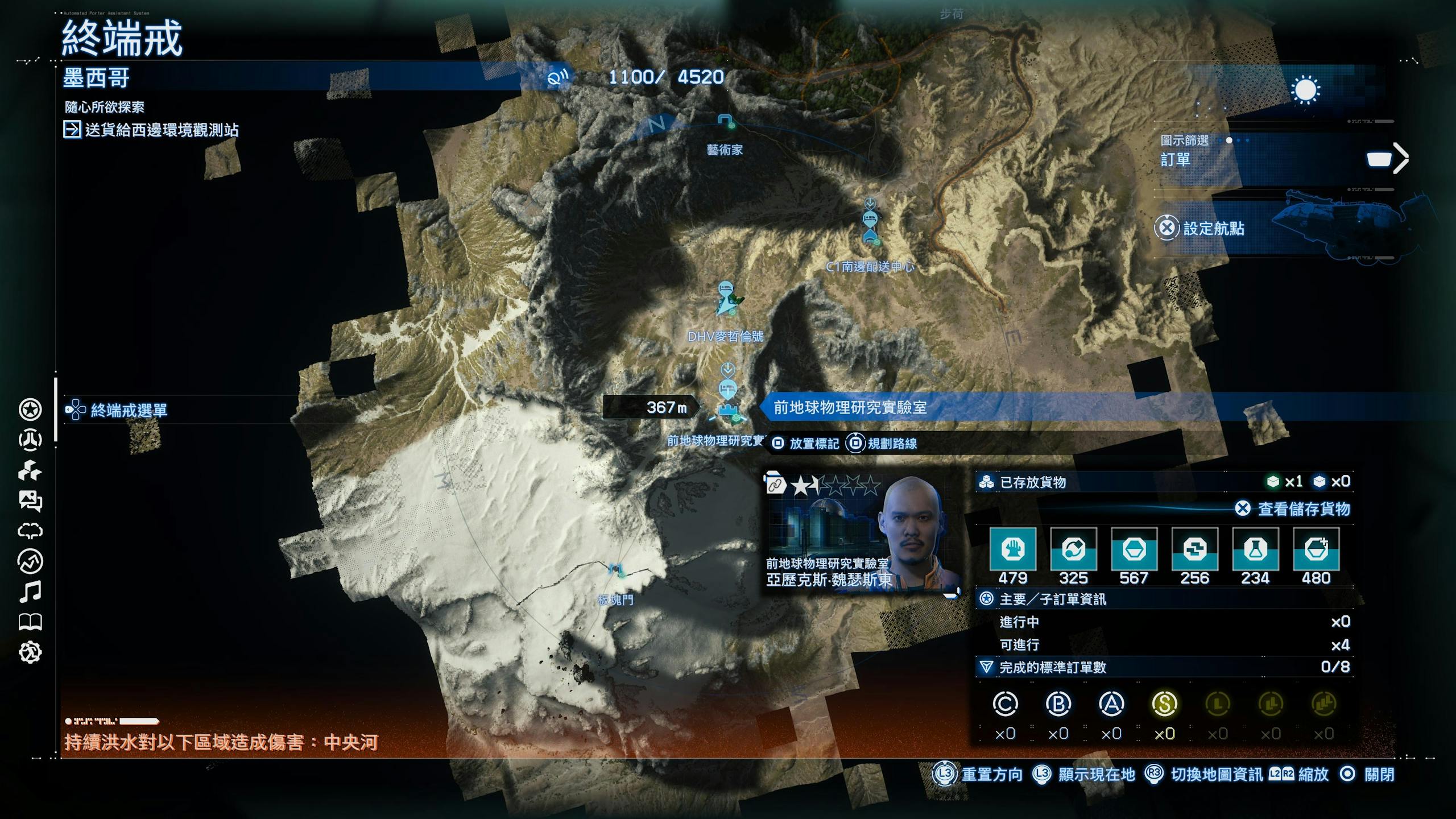Image resolution: width=1456 pixels, height=819 pixels.
Task: Select the glove material tile showing 479
Action: (x=1013, y=549)
